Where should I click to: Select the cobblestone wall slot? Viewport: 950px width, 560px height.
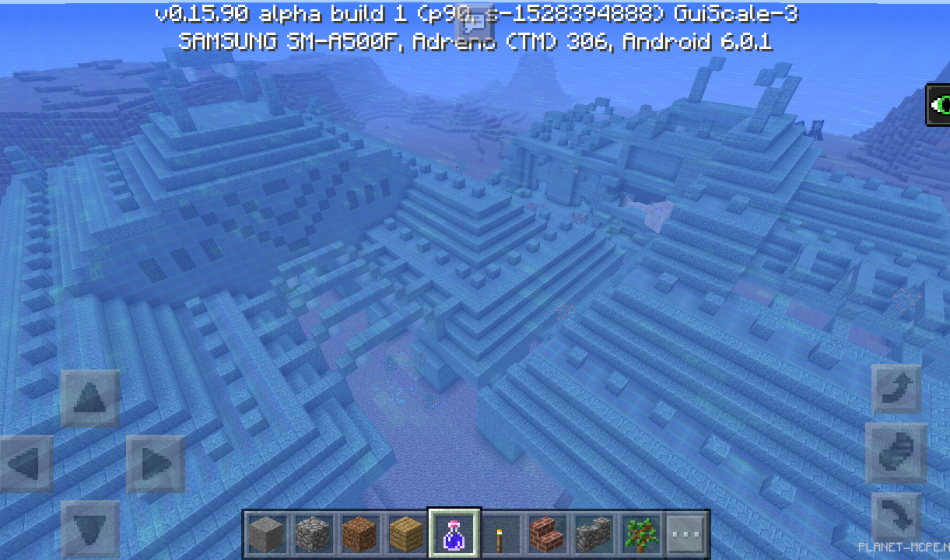point(592,533)
